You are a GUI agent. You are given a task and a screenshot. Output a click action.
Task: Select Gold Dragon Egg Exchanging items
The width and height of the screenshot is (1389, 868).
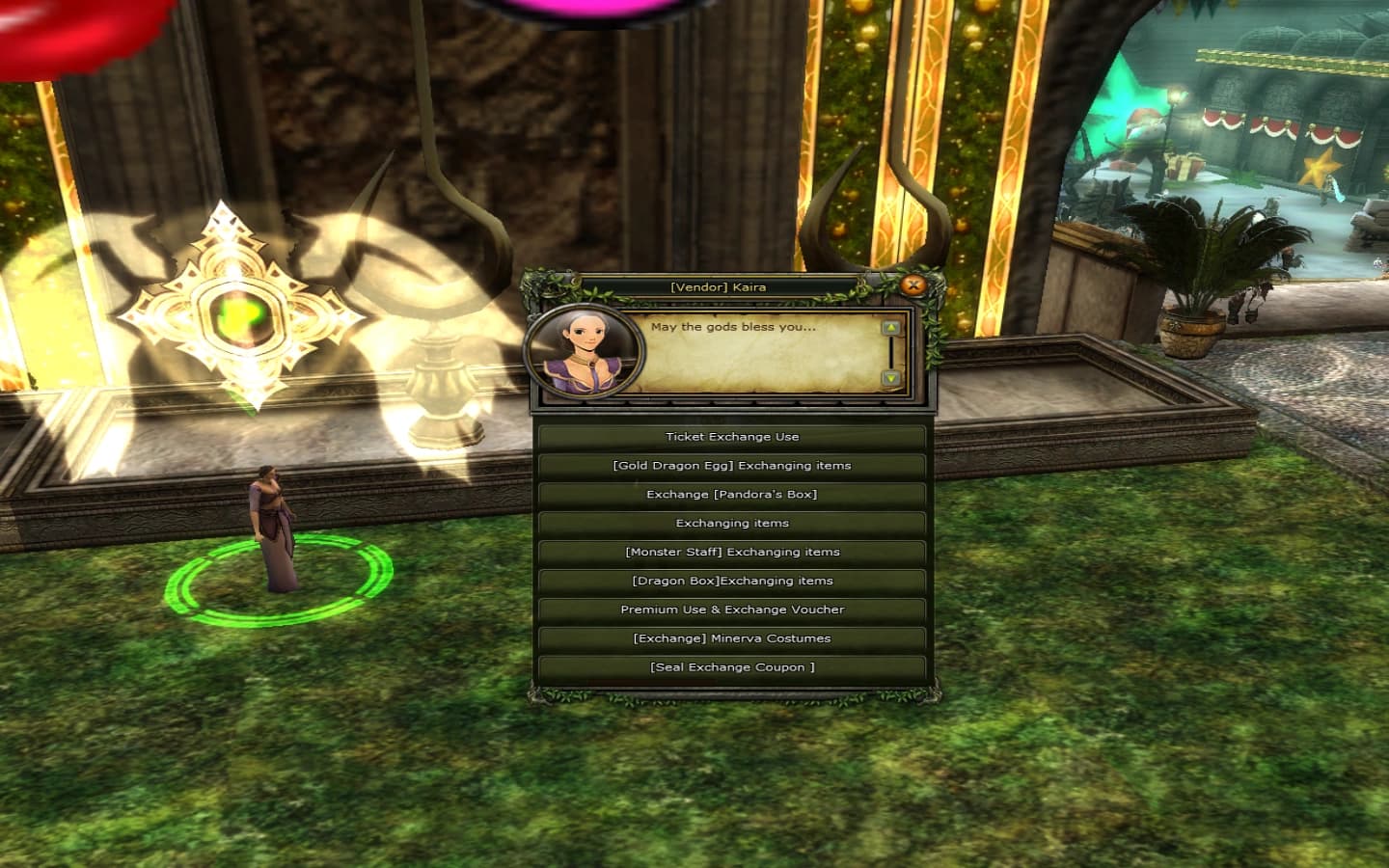click(x=731, y=466)
